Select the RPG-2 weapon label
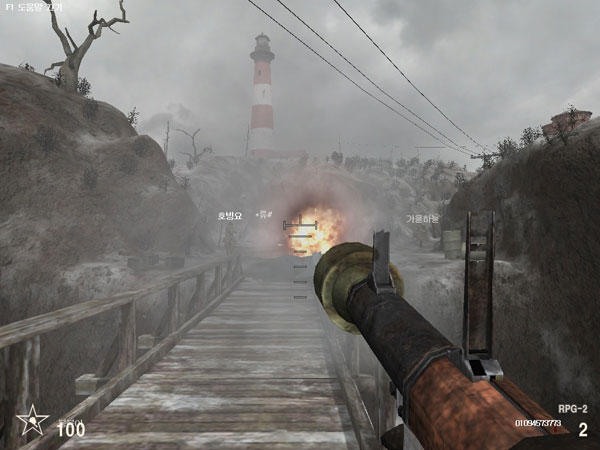Image resolution: width=600 pixels, height=450 pixels. [x=572, y=408]
